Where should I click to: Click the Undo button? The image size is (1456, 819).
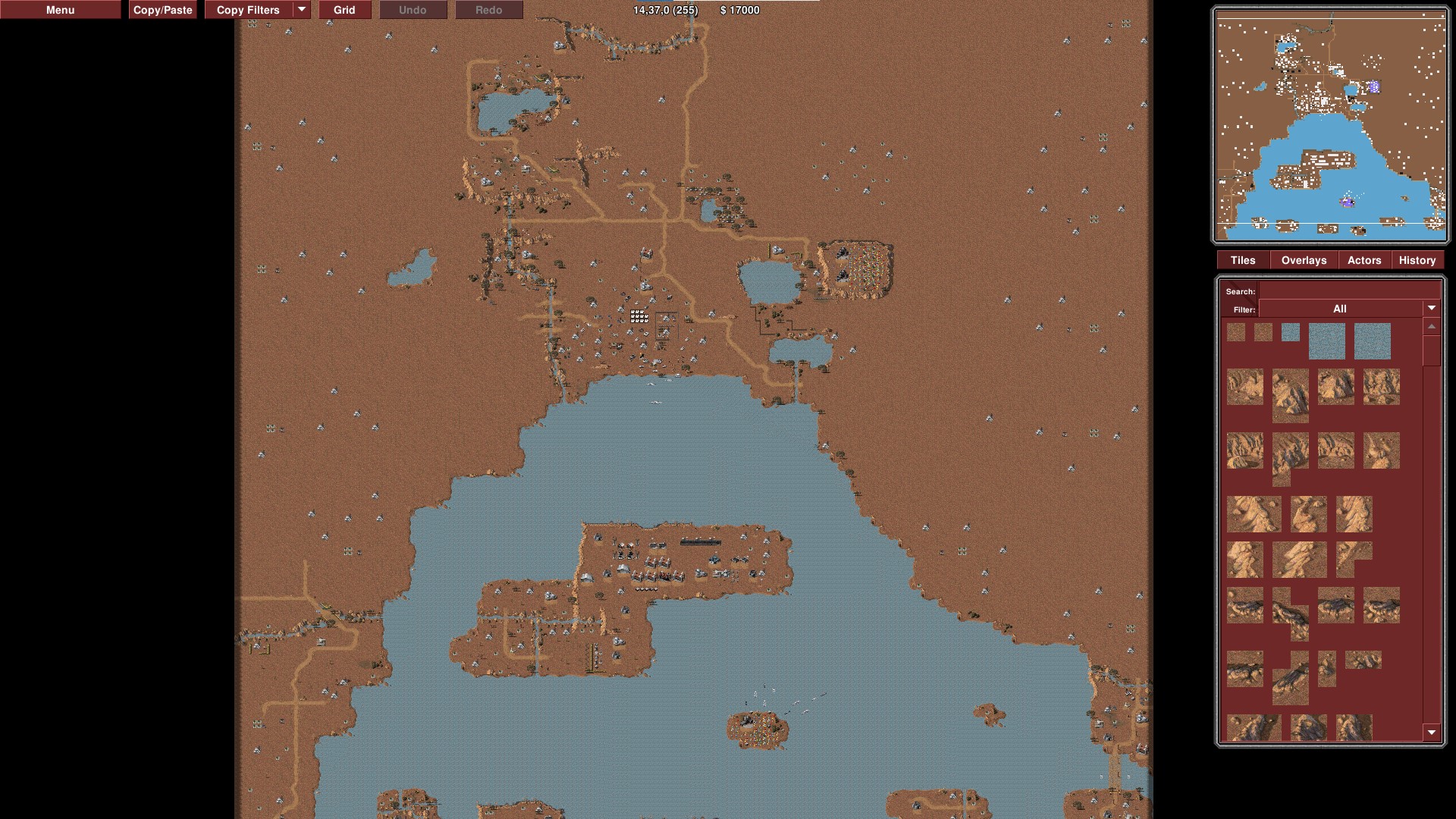[x=413, y=10]
